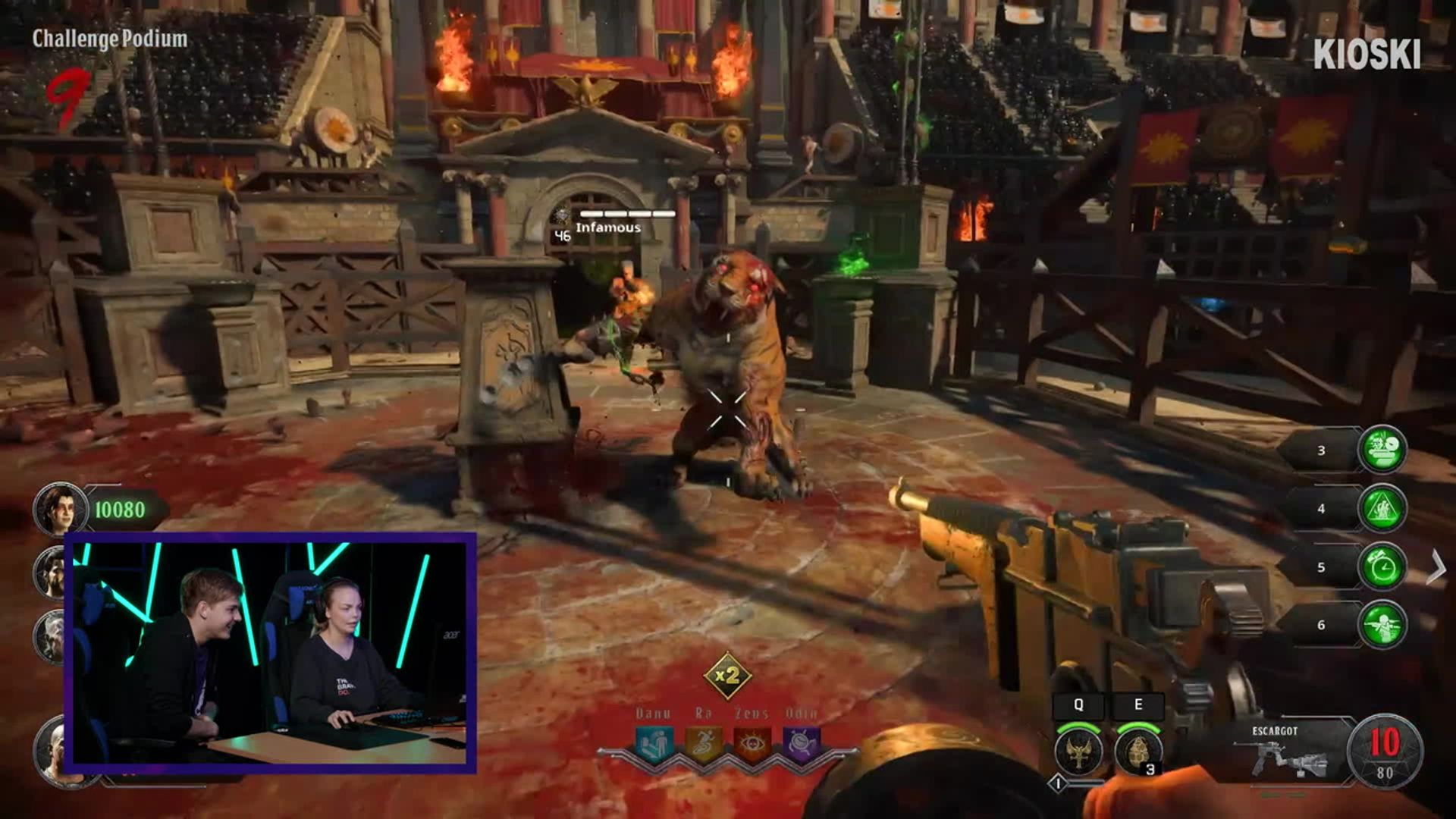Use the triangle warning elixir in slot 4
This screenshot has height=819, width=1456.
coord(1382,508)
